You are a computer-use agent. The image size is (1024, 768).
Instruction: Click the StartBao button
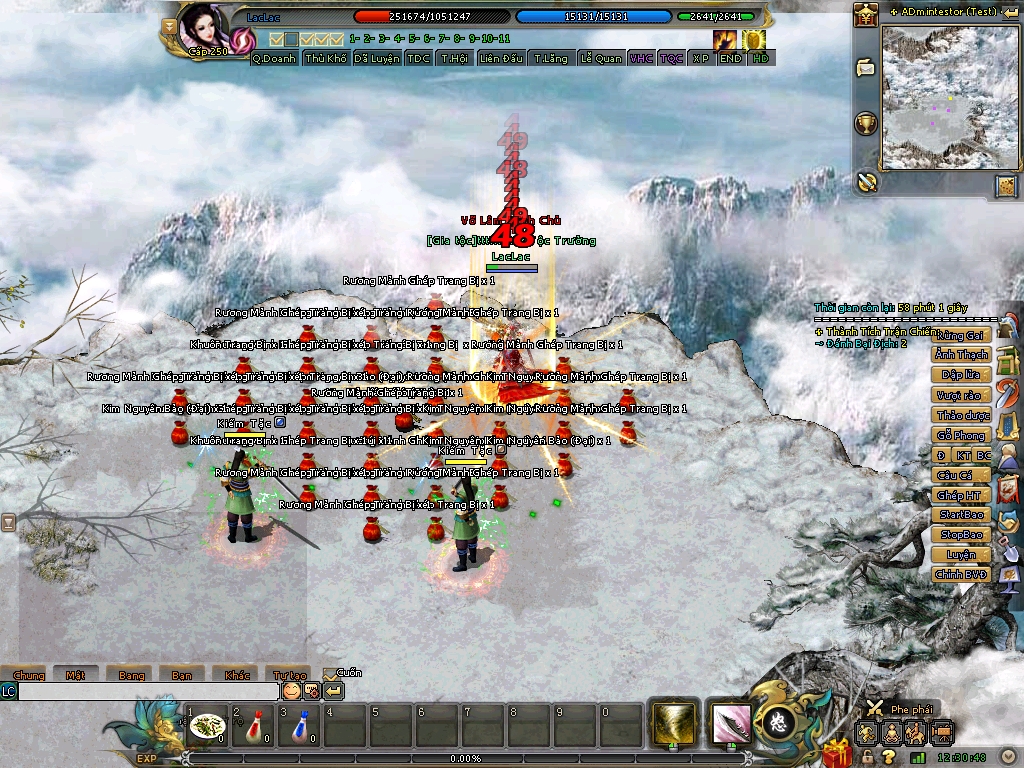tap(961, 515)
